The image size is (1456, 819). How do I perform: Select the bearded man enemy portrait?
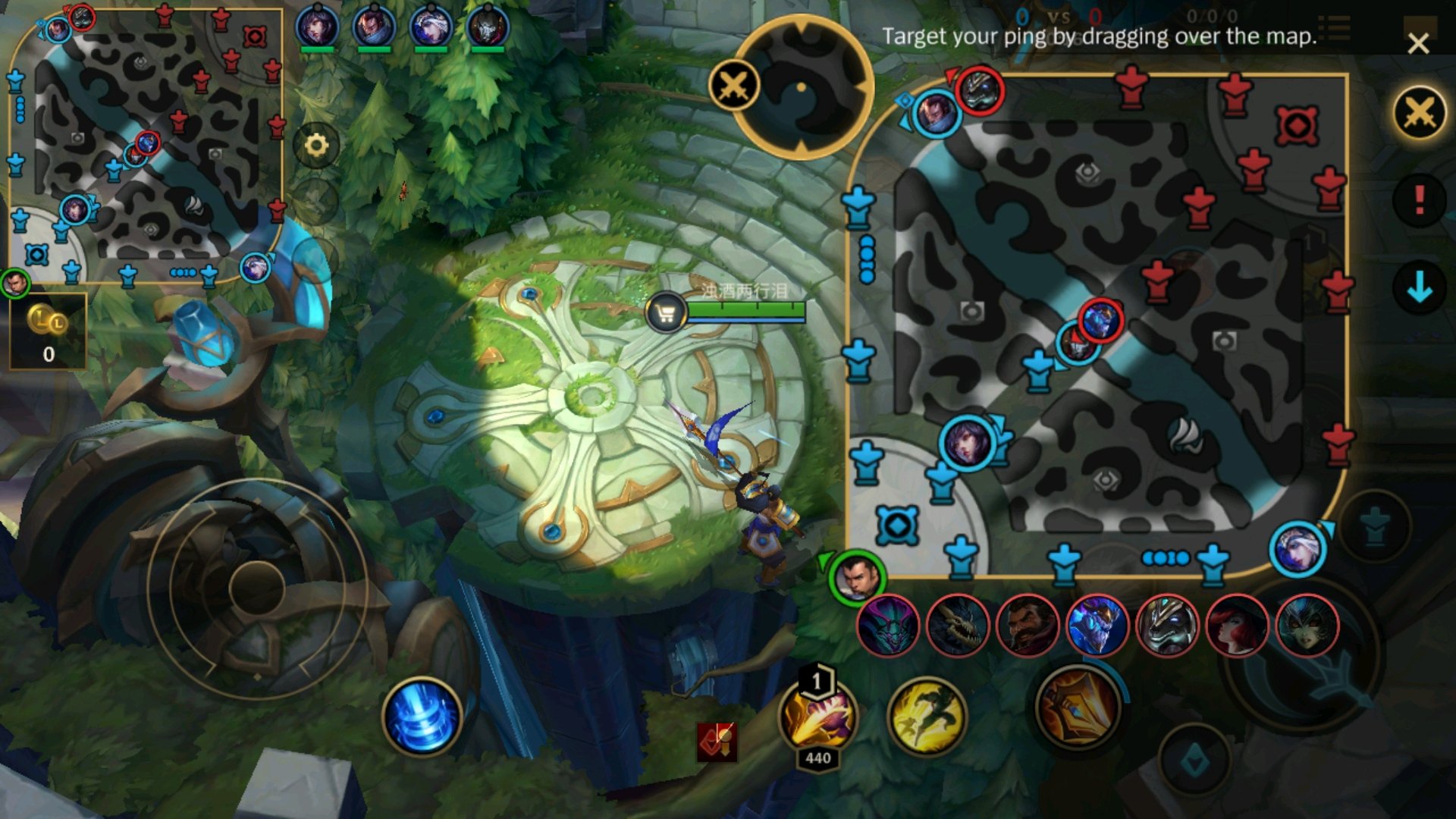point(1027,626)
